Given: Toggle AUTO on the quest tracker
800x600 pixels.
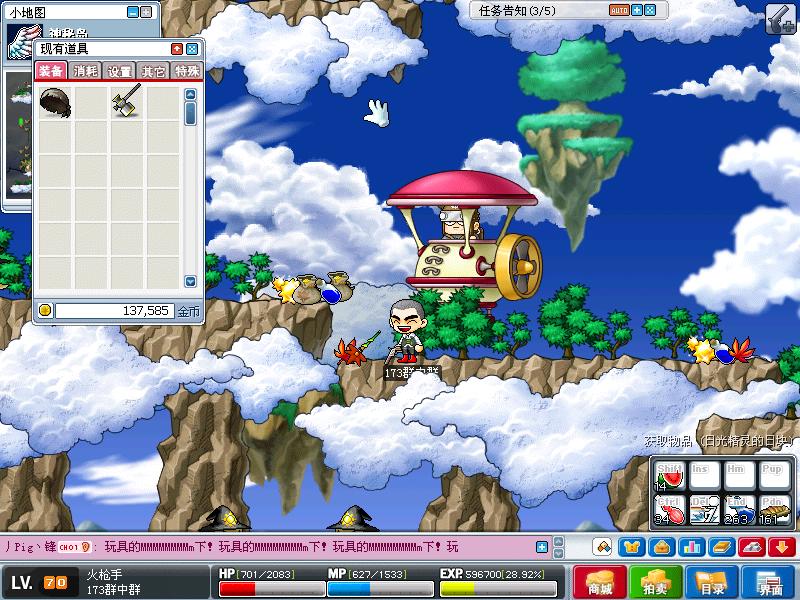Looking at the screenshot, I should (x=619, y=10).
